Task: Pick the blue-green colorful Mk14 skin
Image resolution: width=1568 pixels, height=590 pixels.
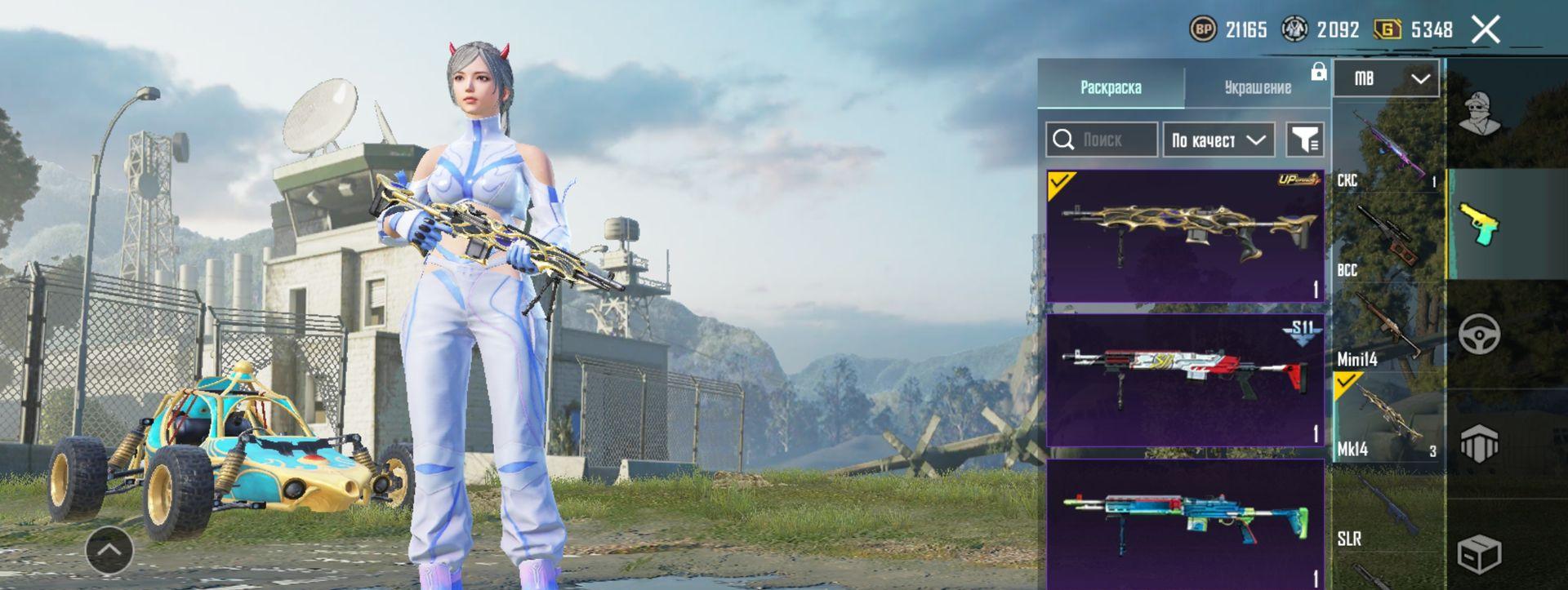Action: (1185, 522)
